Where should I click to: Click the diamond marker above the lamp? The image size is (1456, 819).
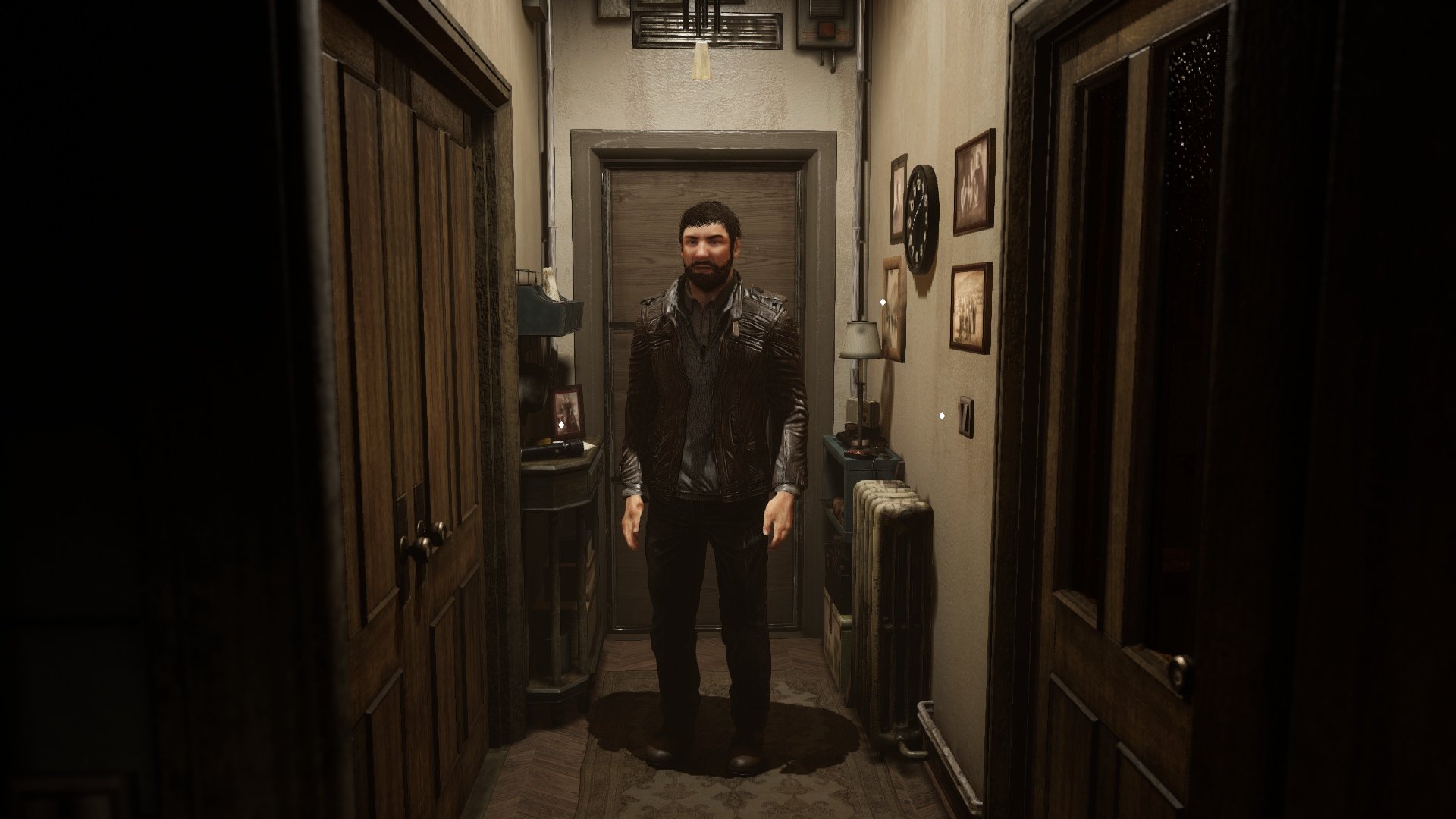pos(883,302)
